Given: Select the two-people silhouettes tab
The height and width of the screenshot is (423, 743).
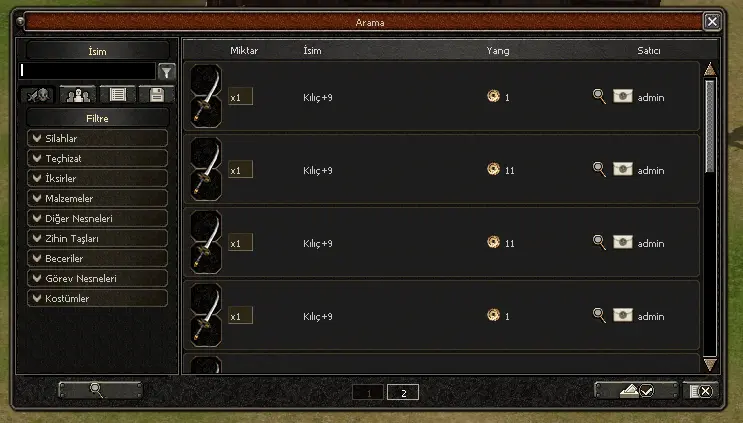Looking at the screenshot, I should coord(77,95).
